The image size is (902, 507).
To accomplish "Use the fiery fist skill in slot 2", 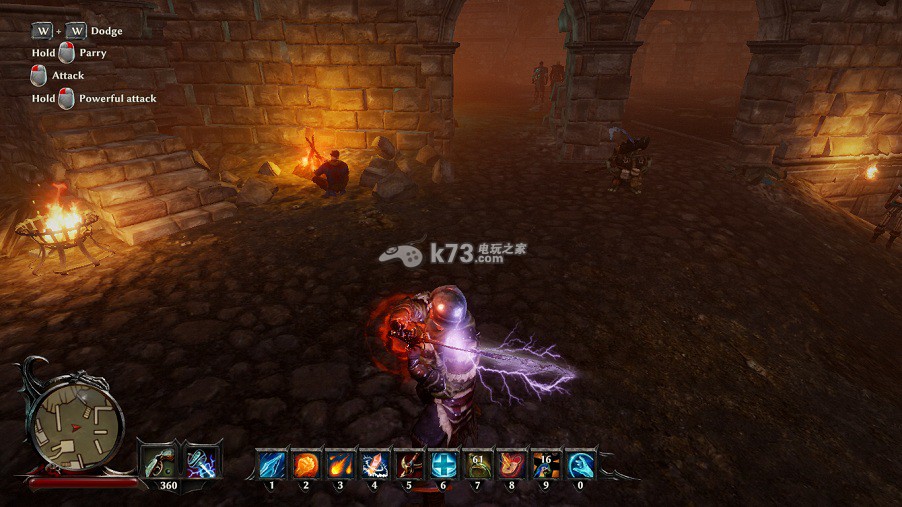I will click(x=306, y=464).
